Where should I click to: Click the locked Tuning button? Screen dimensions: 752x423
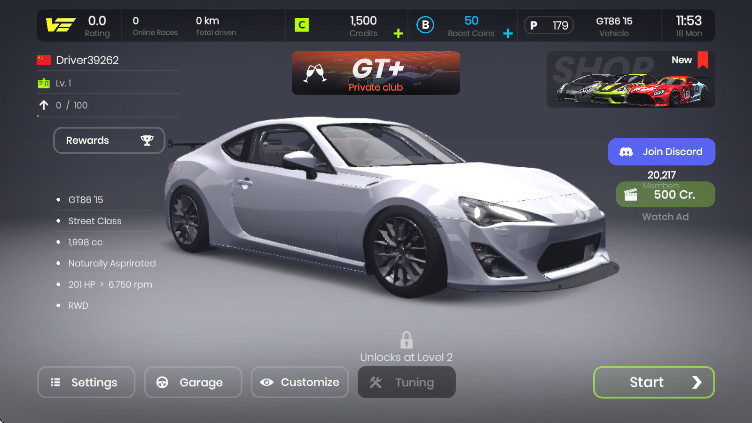(x=406, y=382)
